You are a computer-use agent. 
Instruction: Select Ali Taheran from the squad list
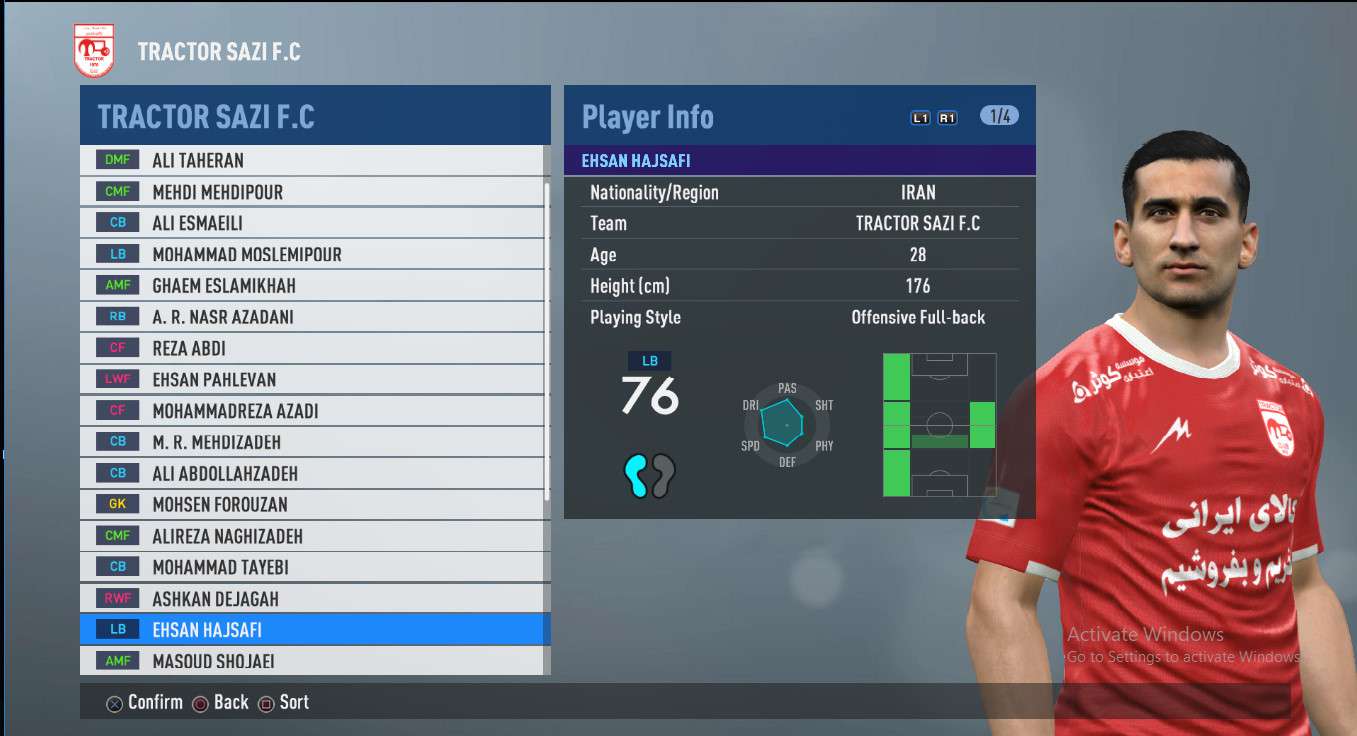point(312,160)
